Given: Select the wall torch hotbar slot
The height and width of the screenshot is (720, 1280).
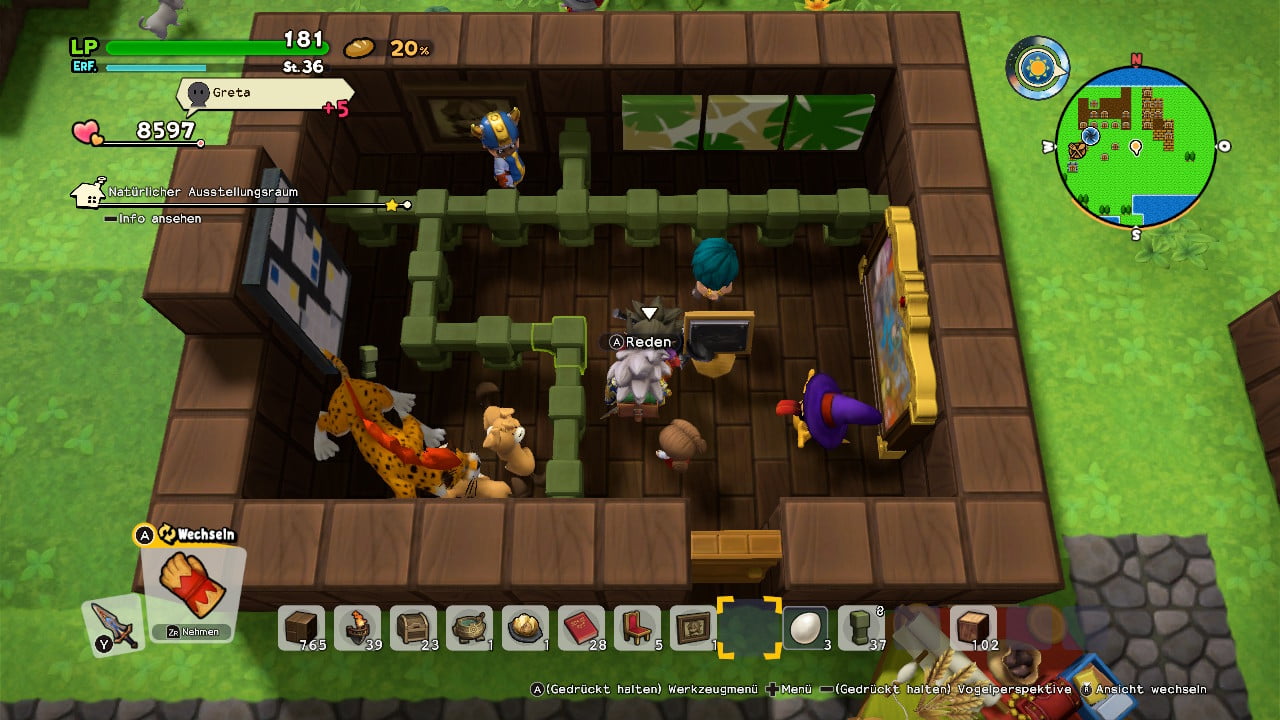Looking at the screenshot, I should (358, 627).
